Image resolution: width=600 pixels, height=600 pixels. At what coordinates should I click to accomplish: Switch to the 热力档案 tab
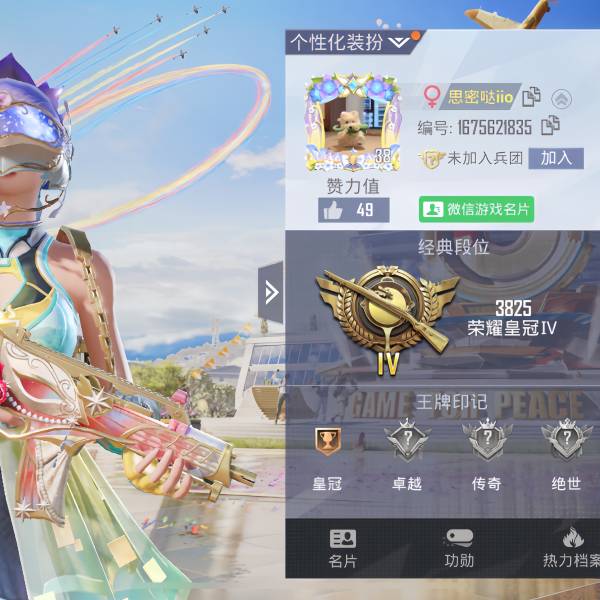tap(572, 548)
